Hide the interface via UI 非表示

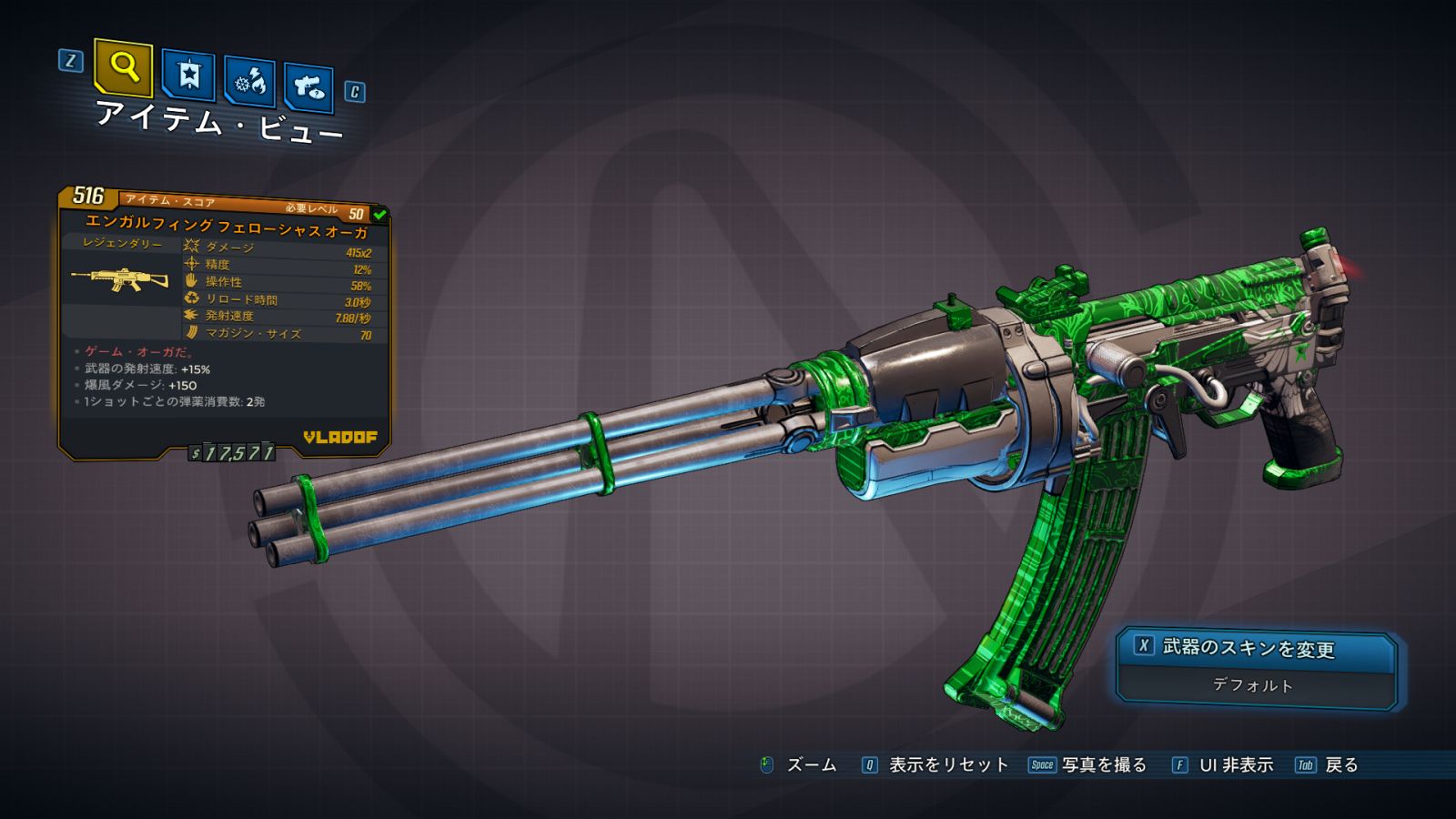pos(1235,765)
